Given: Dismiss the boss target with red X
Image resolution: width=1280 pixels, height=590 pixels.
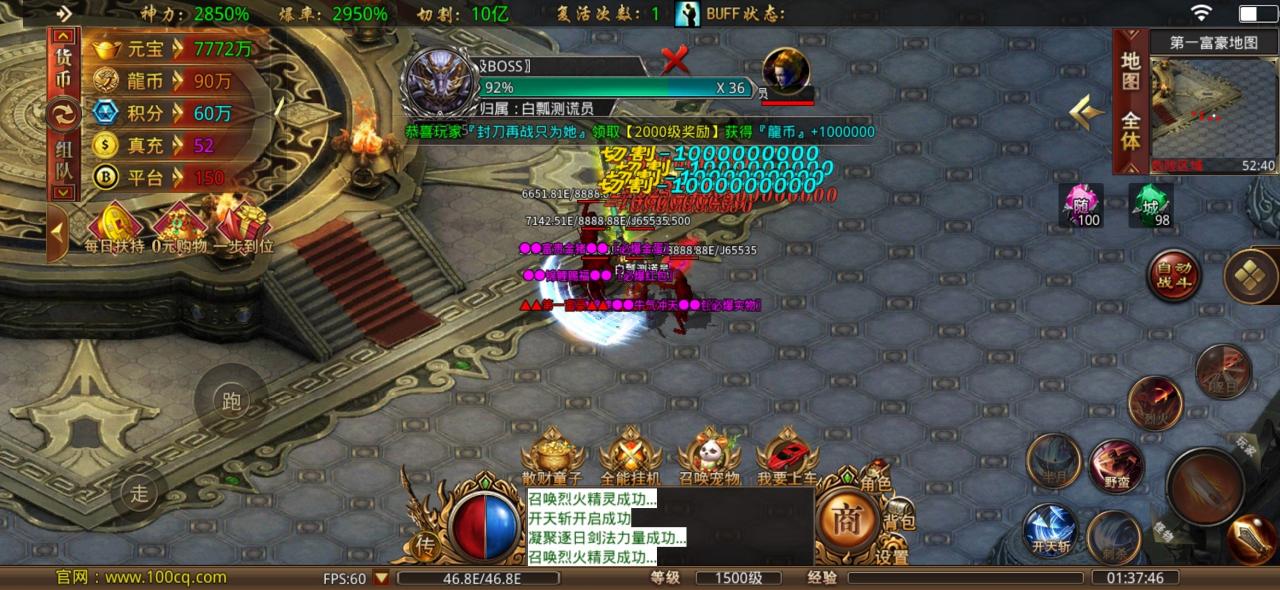Looking at the screenshot, I should point(676,62).
